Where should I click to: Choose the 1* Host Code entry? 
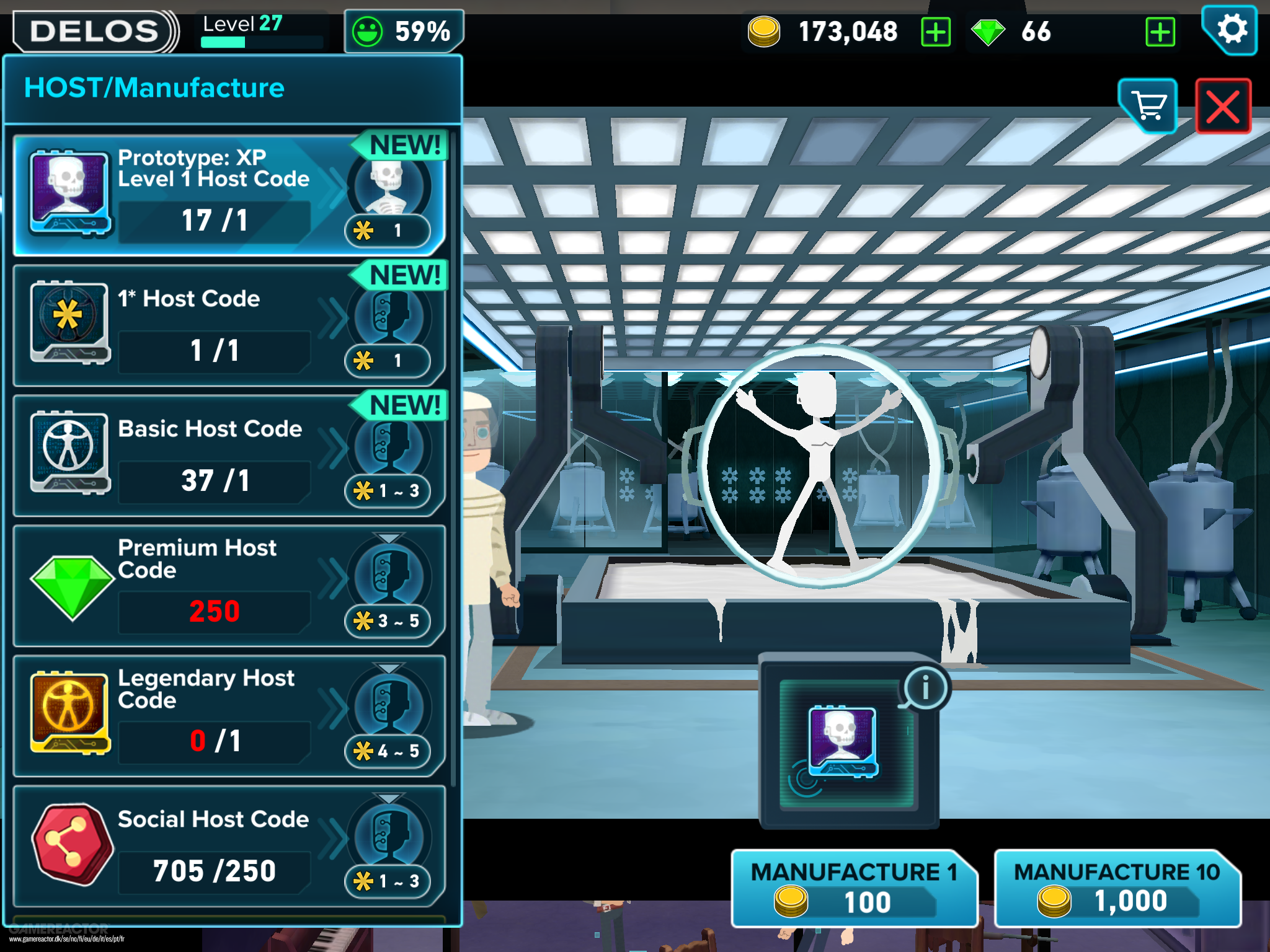tap(228, 326)
